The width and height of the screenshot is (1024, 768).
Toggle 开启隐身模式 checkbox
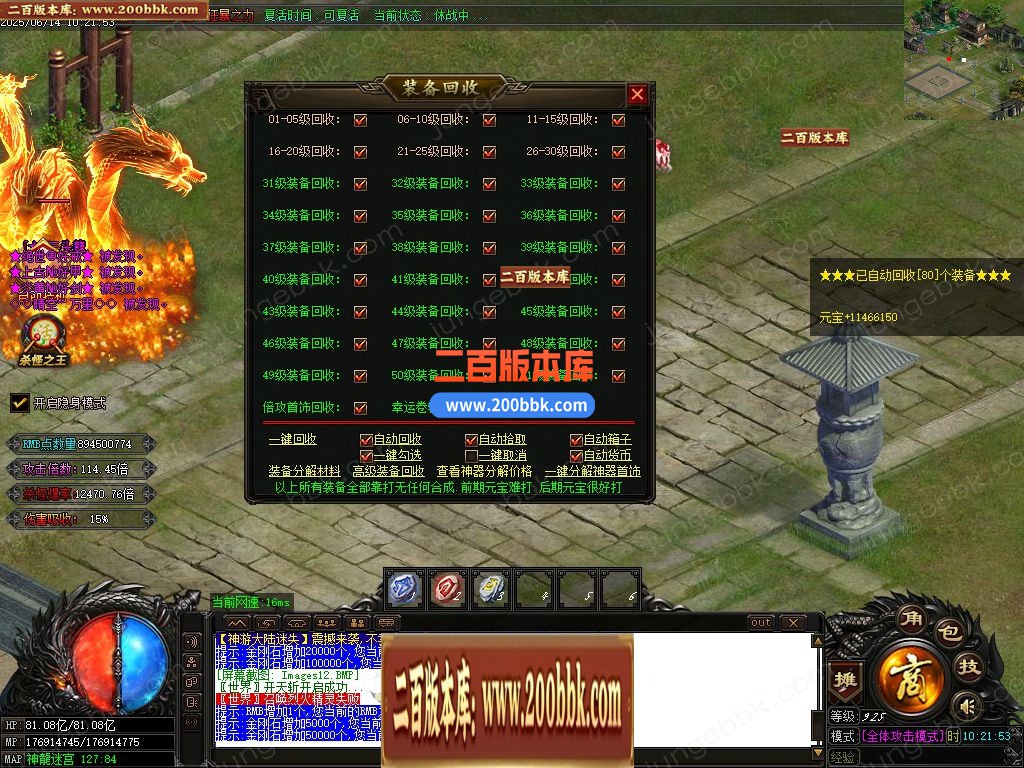pyautogui.click(x=19, y=403)
